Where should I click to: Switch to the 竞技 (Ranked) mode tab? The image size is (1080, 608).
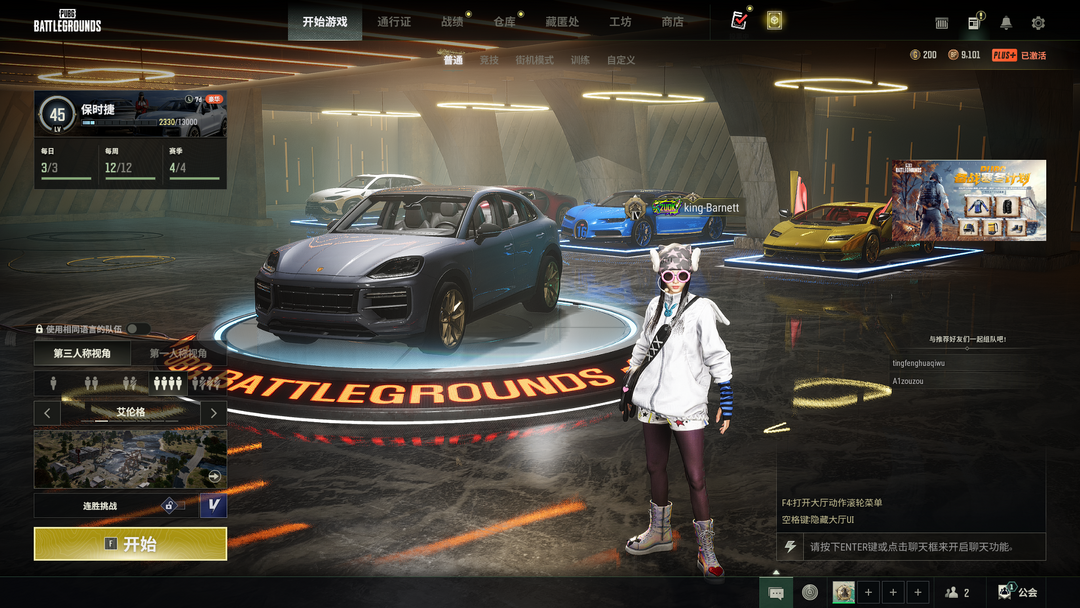pos(489,60)
